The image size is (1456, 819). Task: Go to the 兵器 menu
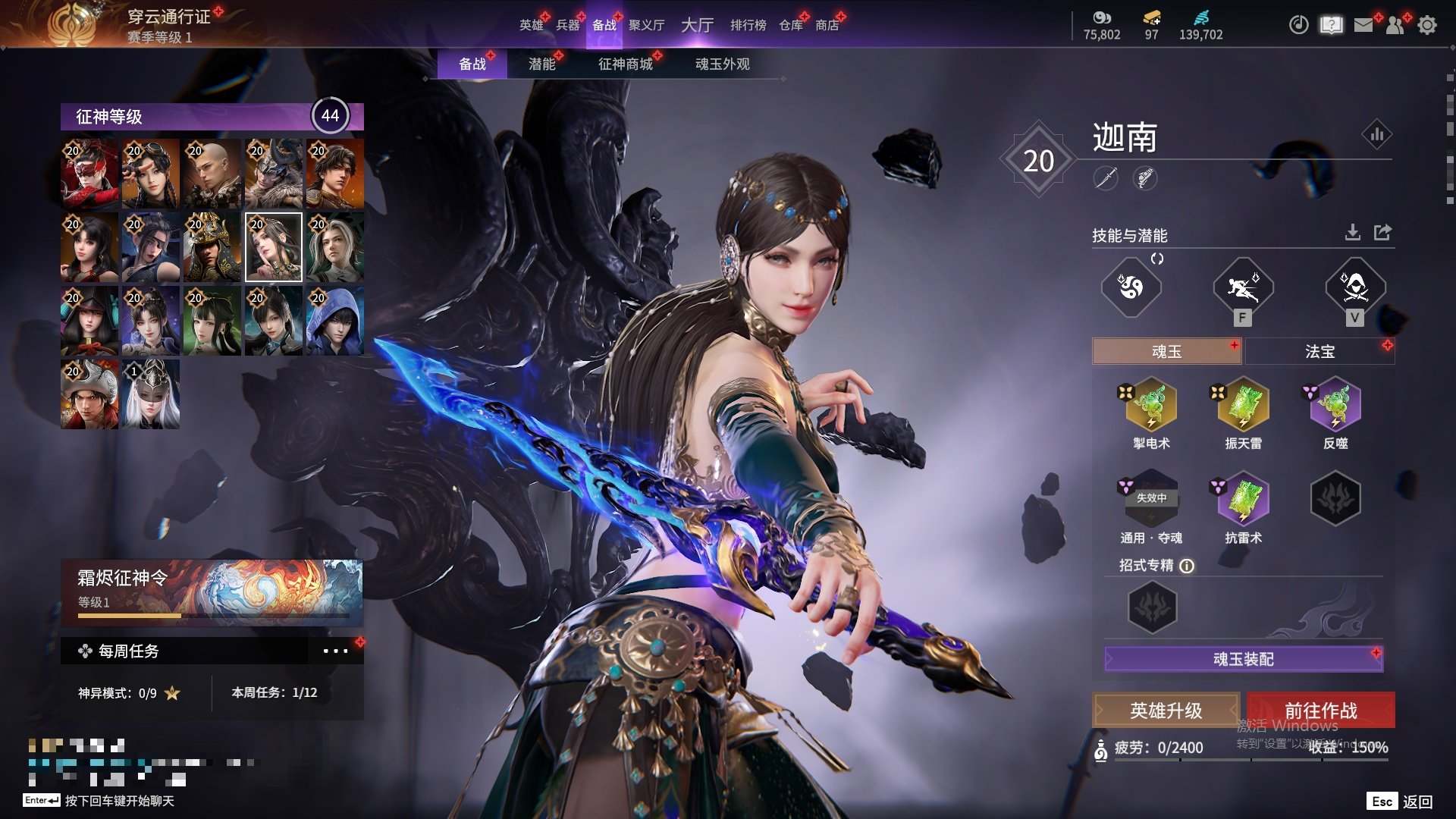tap(567, 25)
